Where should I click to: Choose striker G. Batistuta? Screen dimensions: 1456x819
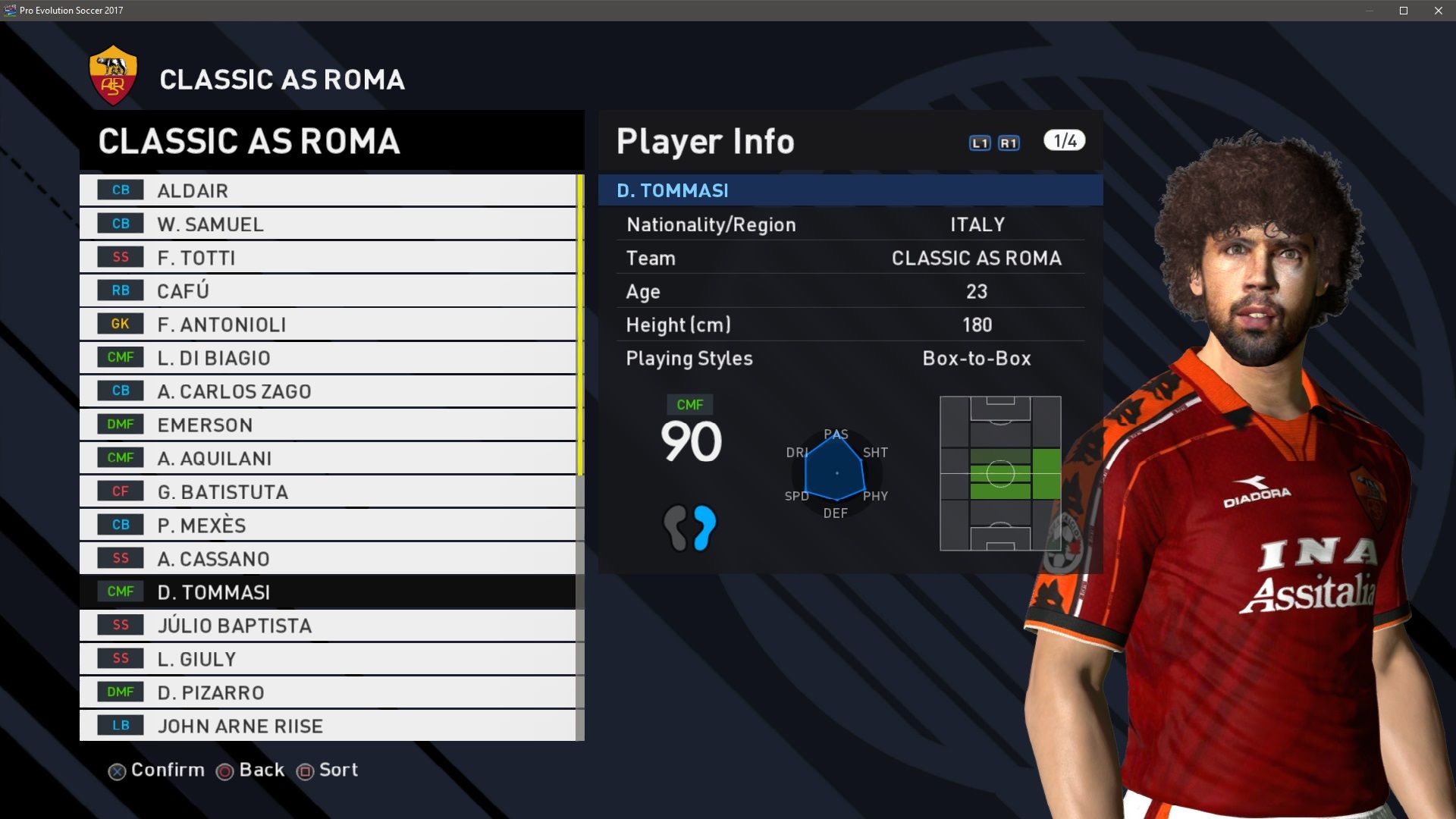[327, 491]
